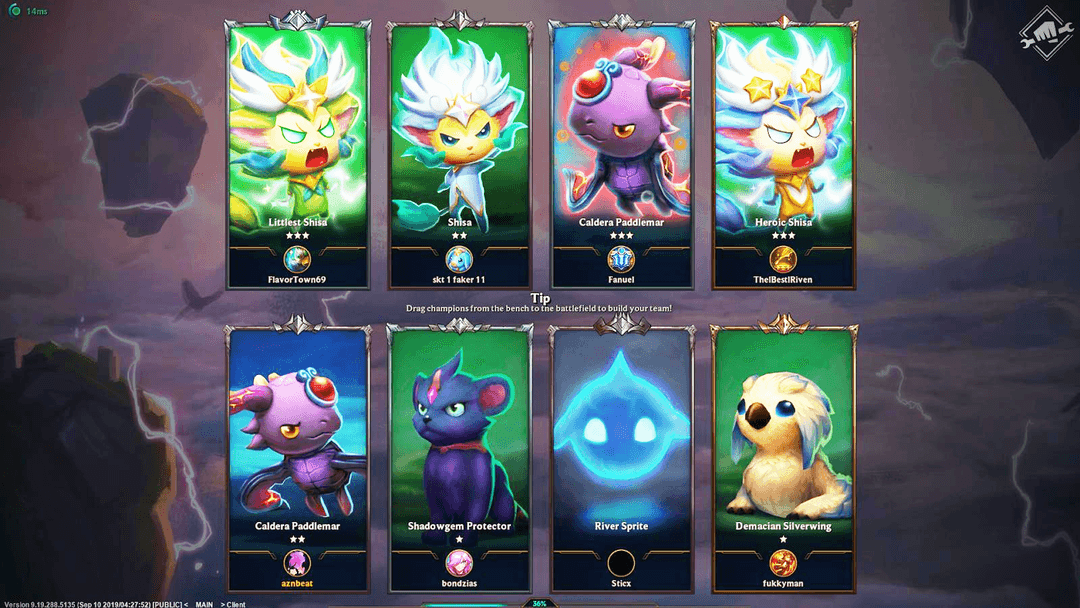
Task: Click bondzias' pink summoner icon
Action: pyautogui.click(x=459, y=563)
